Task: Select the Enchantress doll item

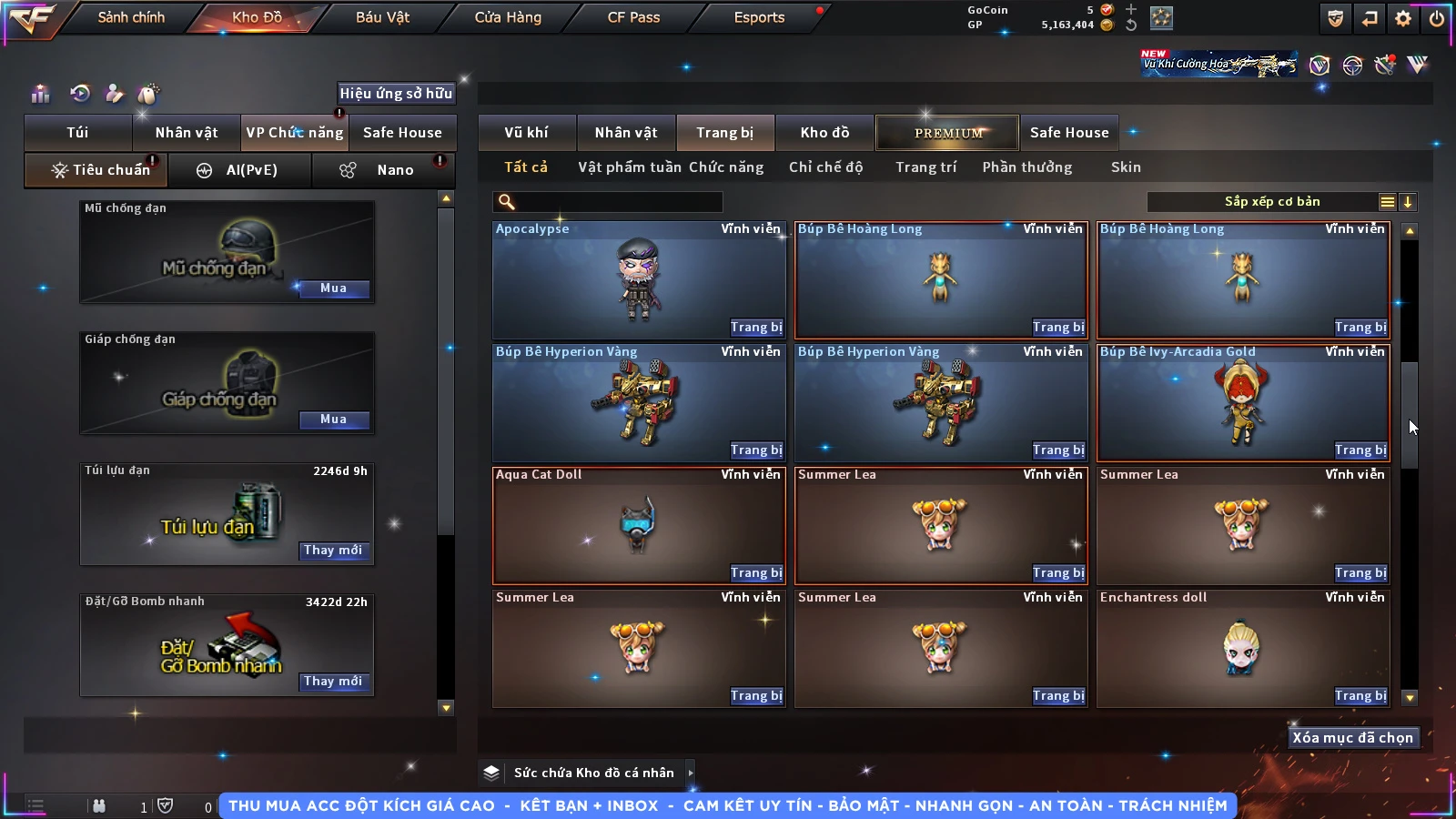Action: (1242, 648)
